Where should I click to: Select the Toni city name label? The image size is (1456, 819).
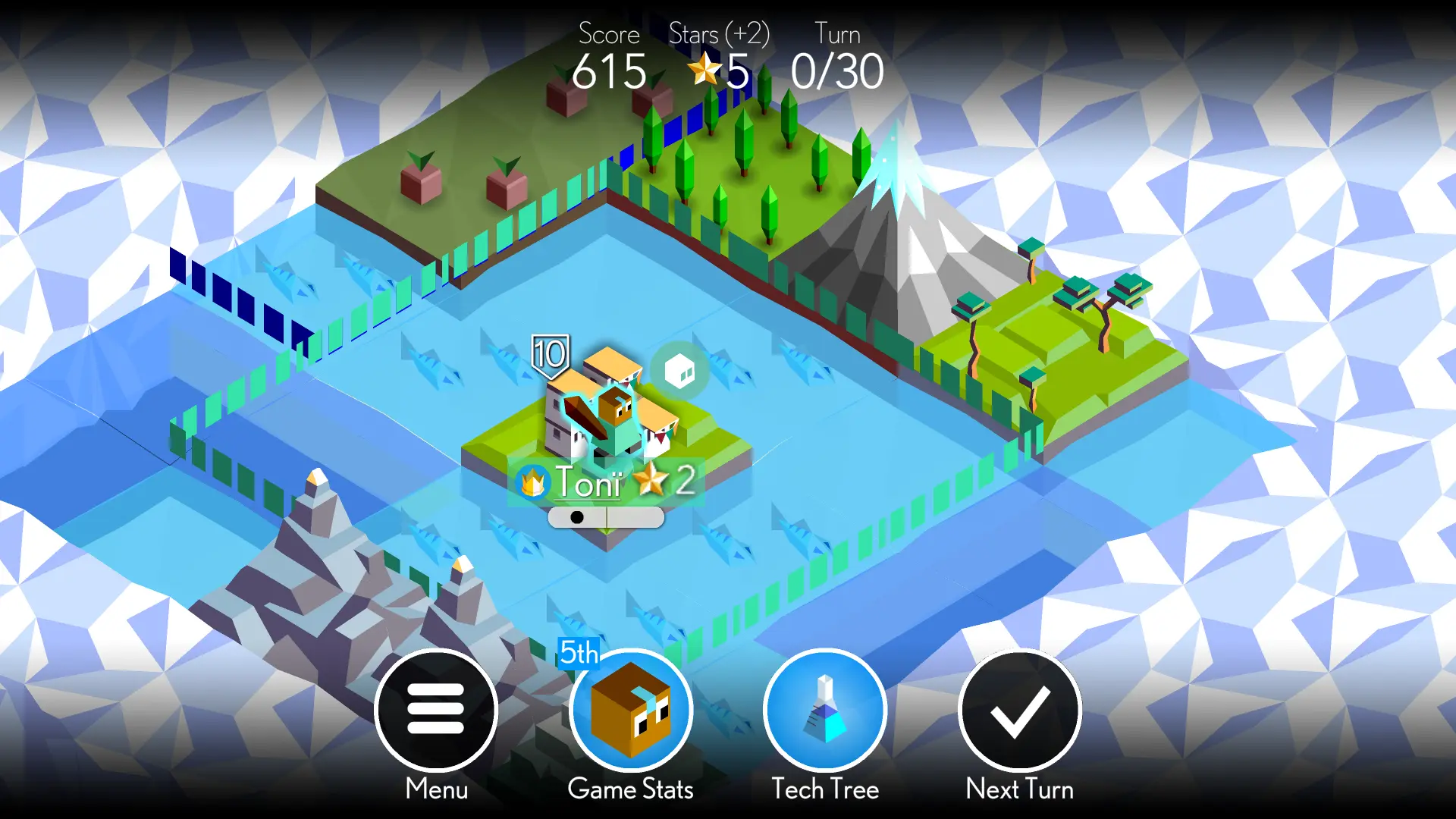click(589, 482)
